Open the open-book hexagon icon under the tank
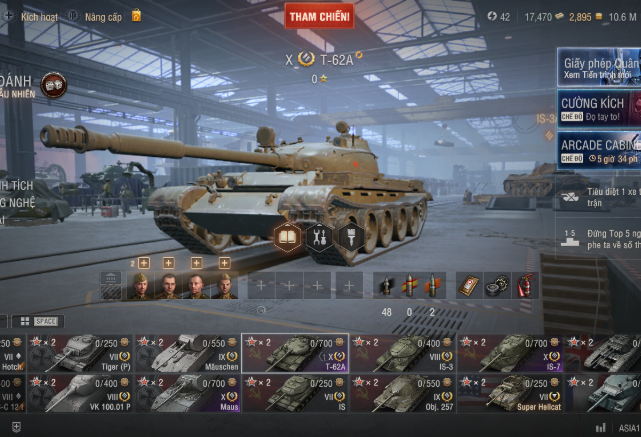Image resolution: width=641 pixels, height=437 pixels. point(288,237)
